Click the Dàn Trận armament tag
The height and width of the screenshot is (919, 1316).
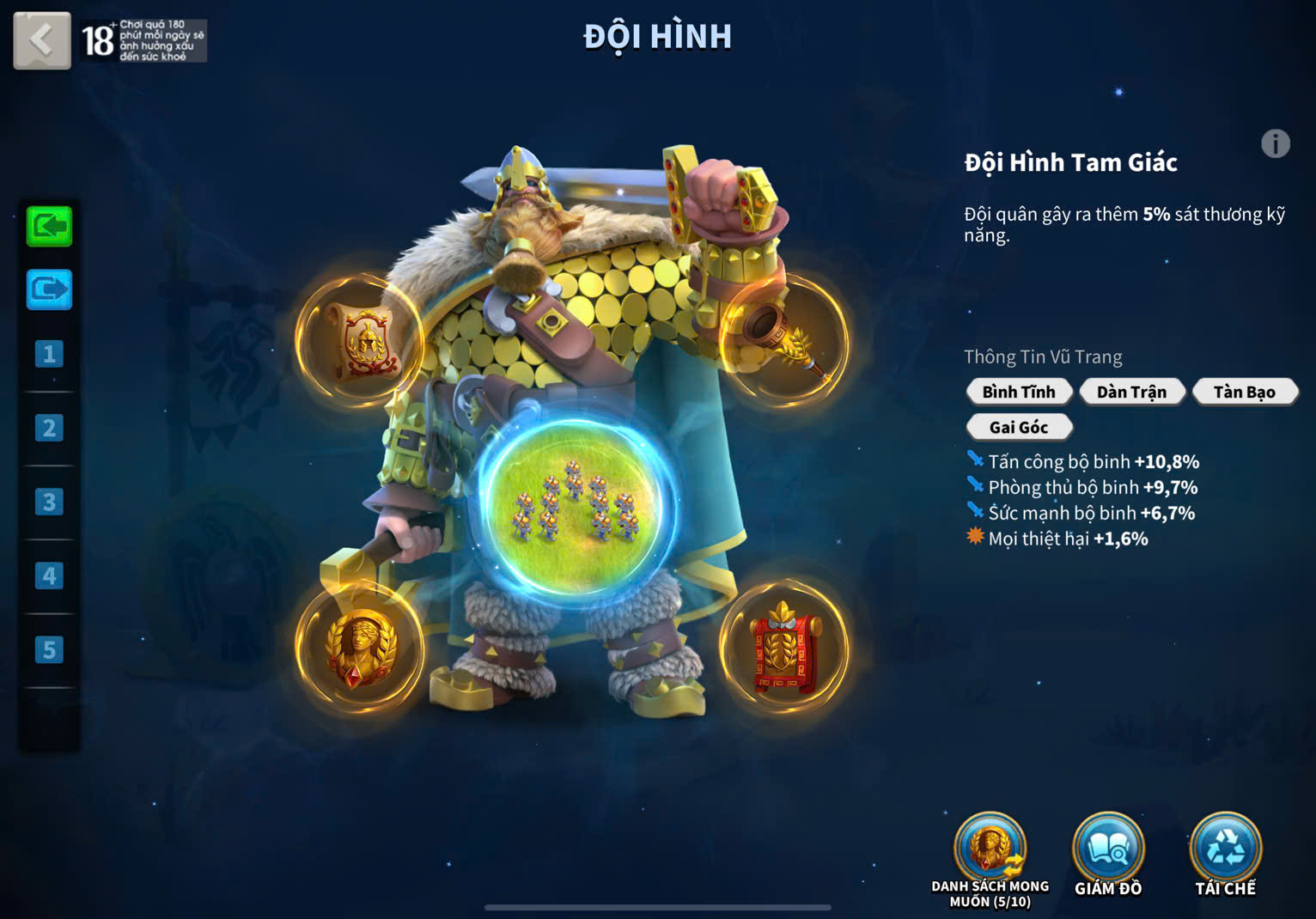[1131, 392]
